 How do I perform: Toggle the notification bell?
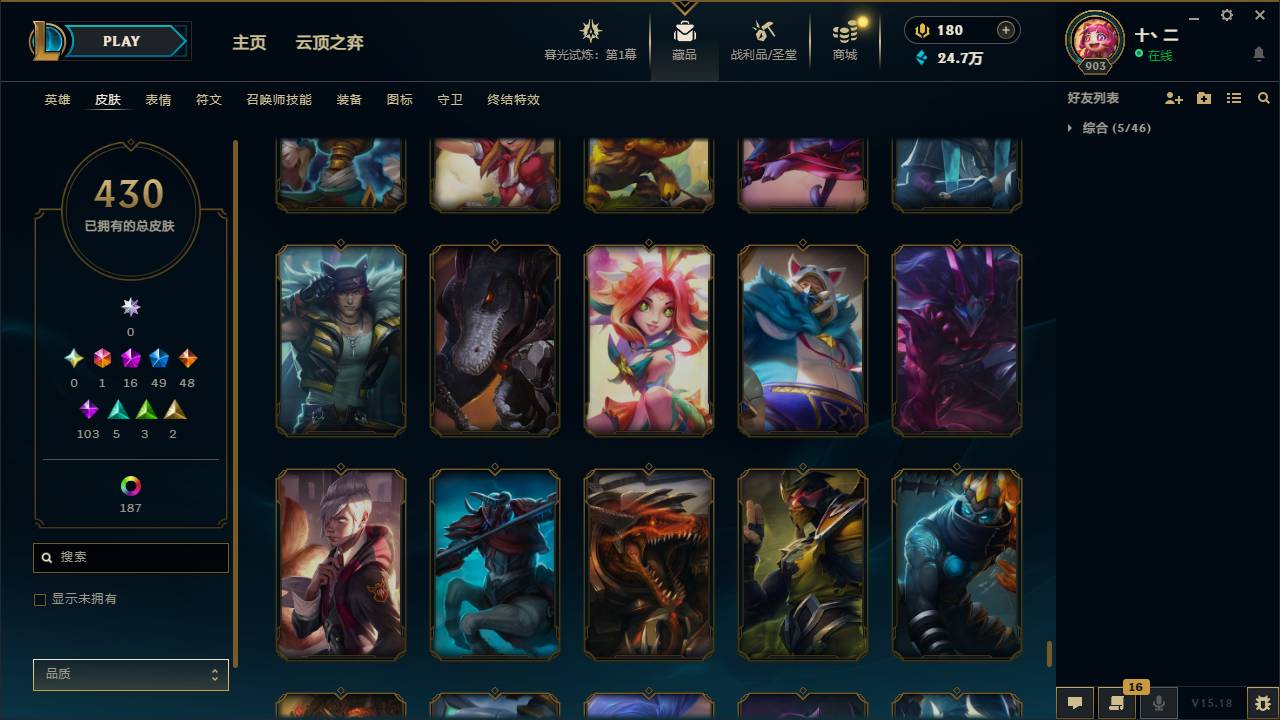tap(1258, 53)
